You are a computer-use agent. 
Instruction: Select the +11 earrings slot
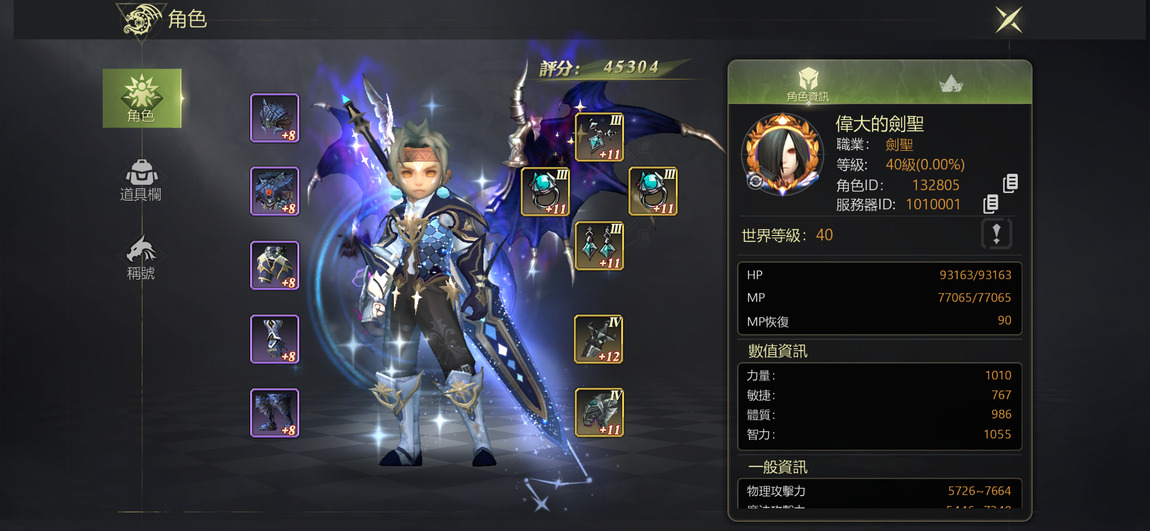599,246
